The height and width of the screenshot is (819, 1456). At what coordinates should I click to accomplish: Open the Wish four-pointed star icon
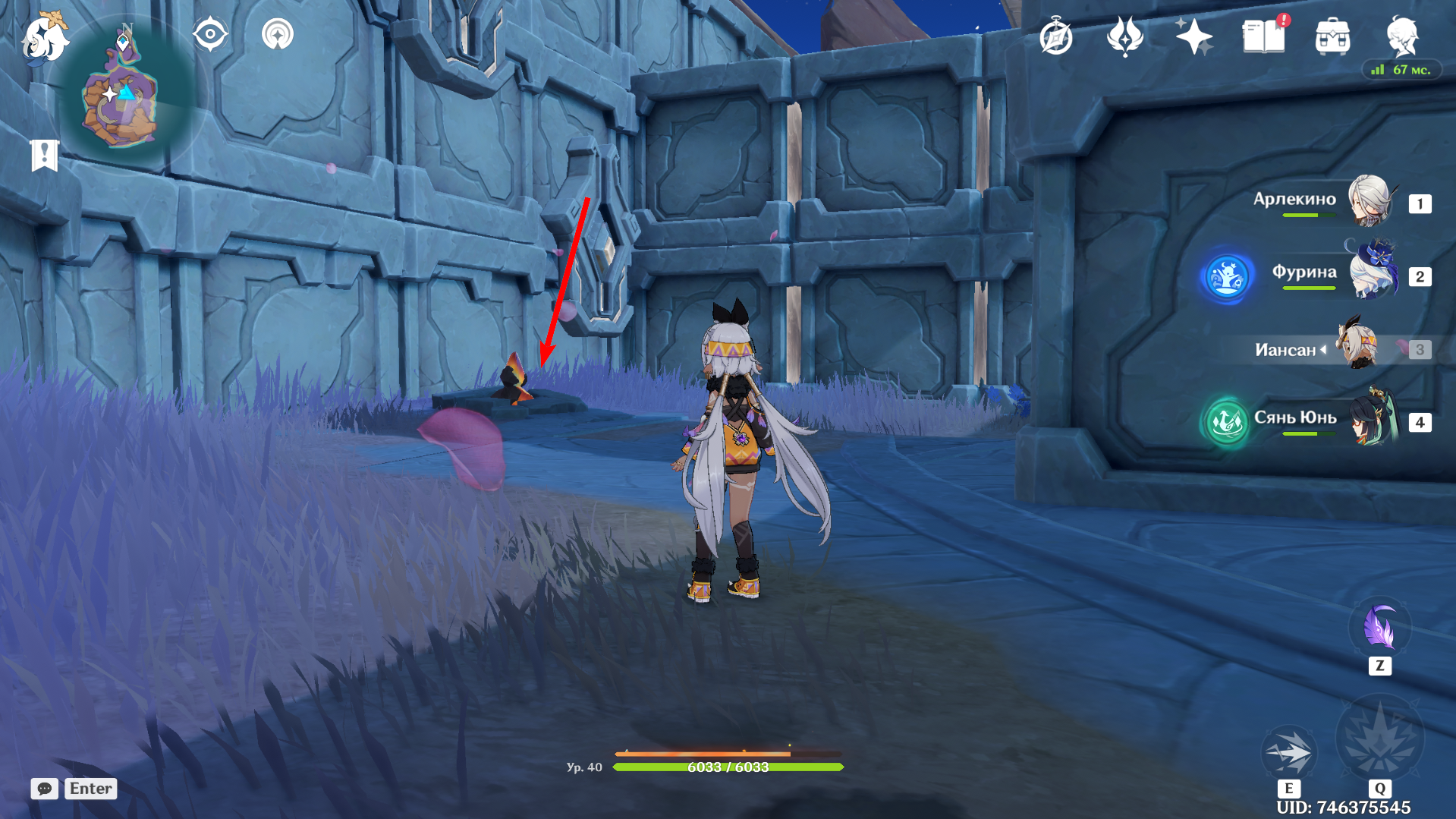(x=1193, y=36)
